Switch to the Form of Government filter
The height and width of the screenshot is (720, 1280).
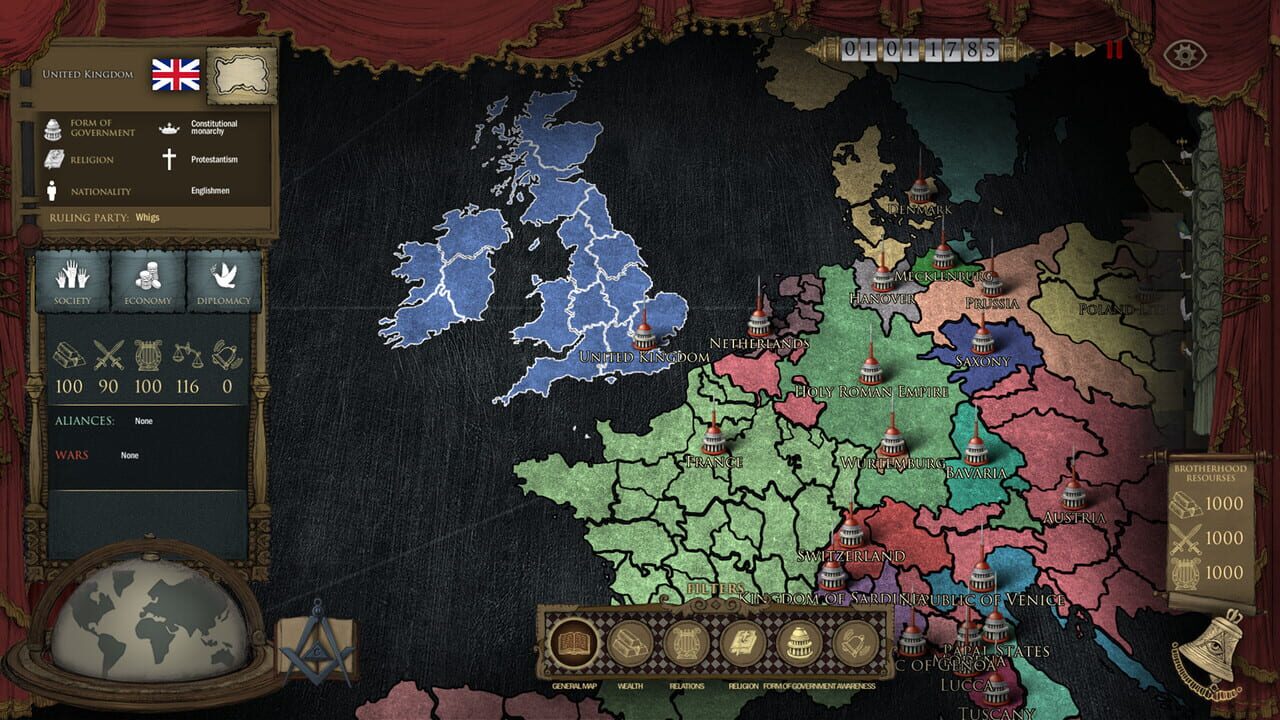pyautogui.click(x=800, y=640)
